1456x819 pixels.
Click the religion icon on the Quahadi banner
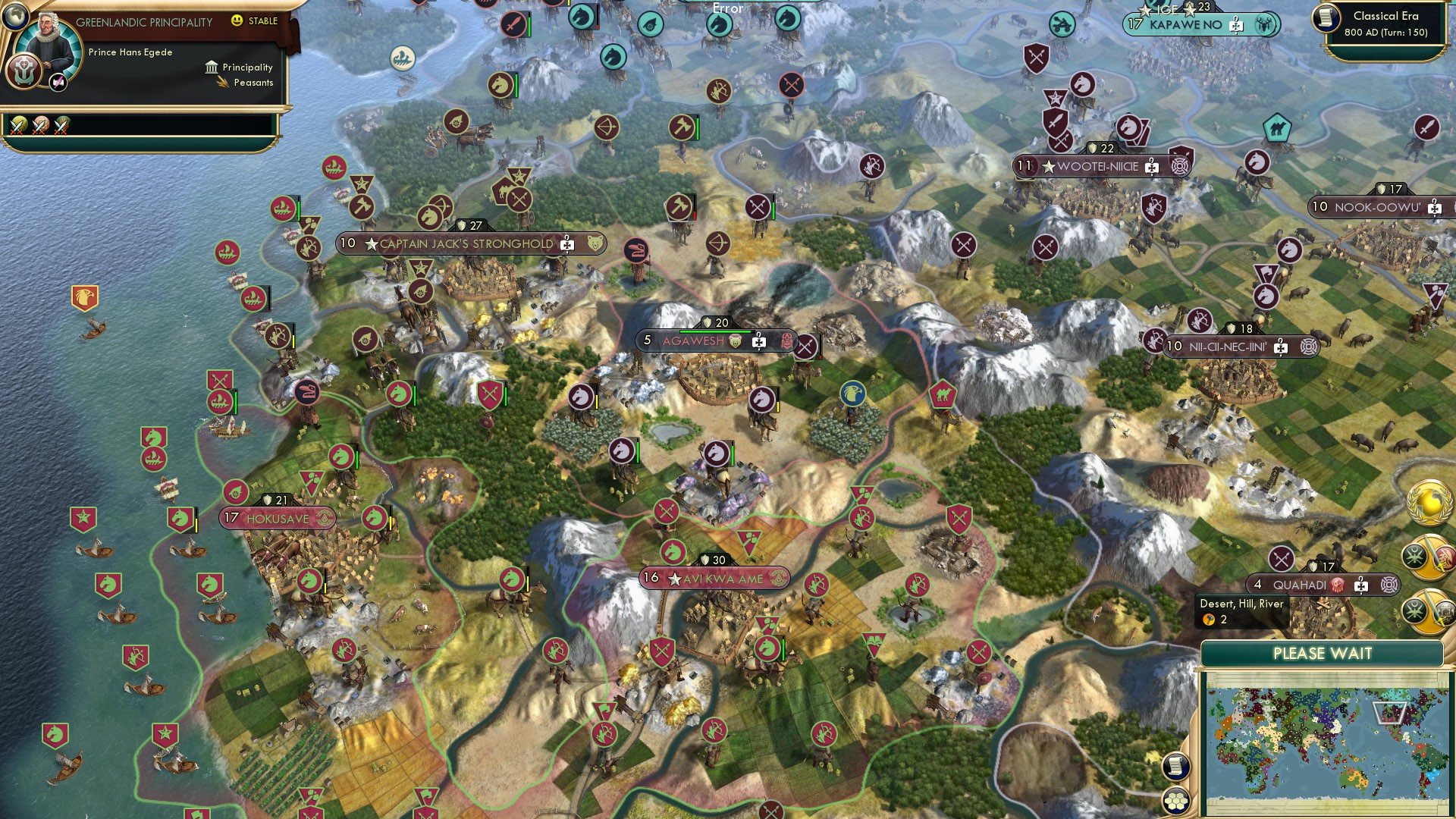click(x=1339, y=585)
